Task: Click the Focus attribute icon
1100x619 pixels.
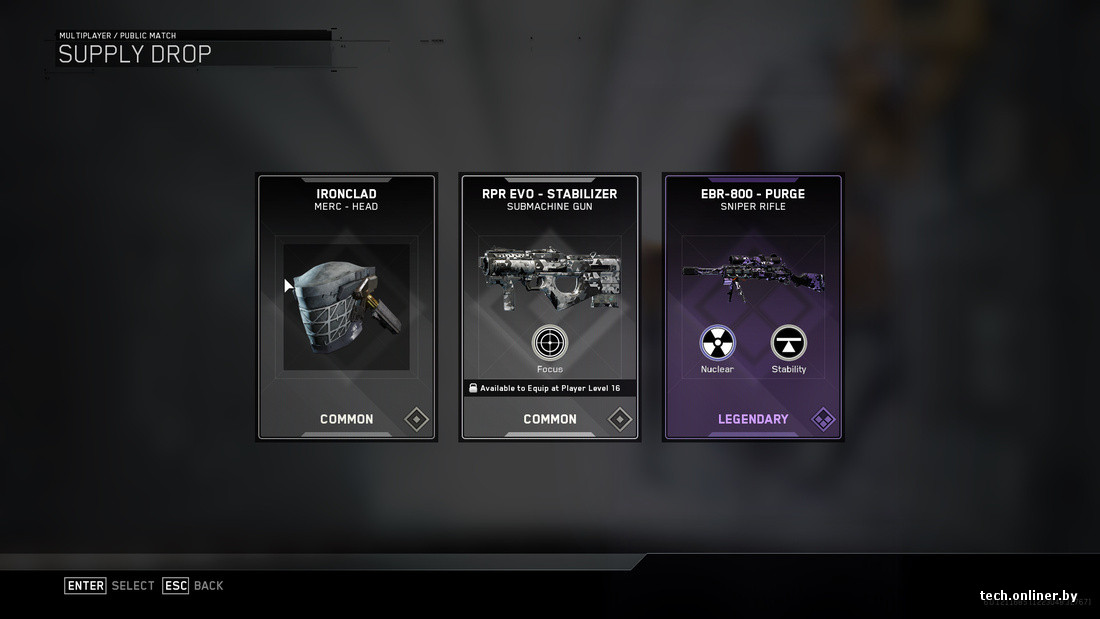Action: tap(550, 343)
